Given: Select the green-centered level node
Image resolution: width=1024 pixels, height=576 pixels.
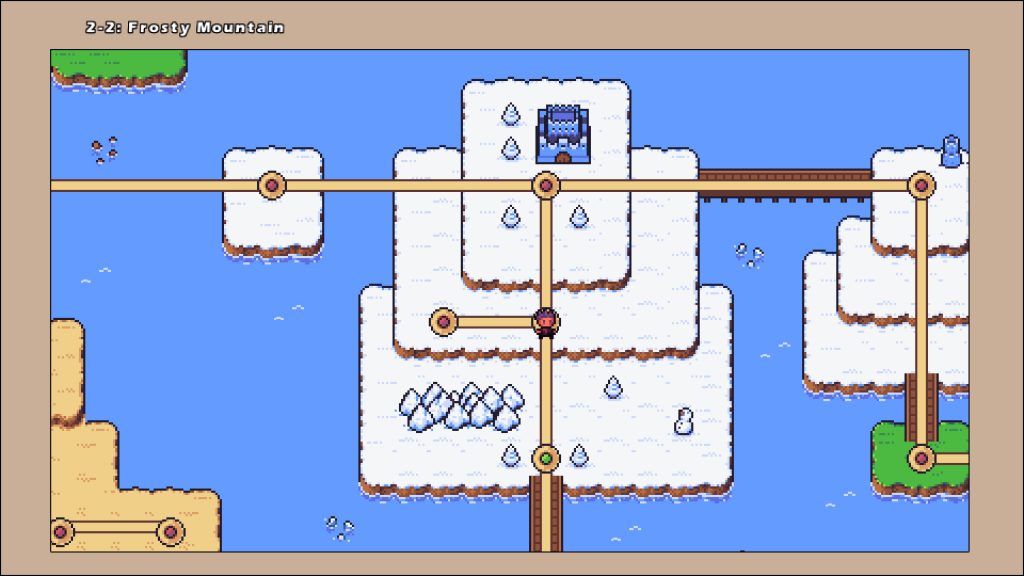Looking at the screenshot, I should click(x=545, y=458).
